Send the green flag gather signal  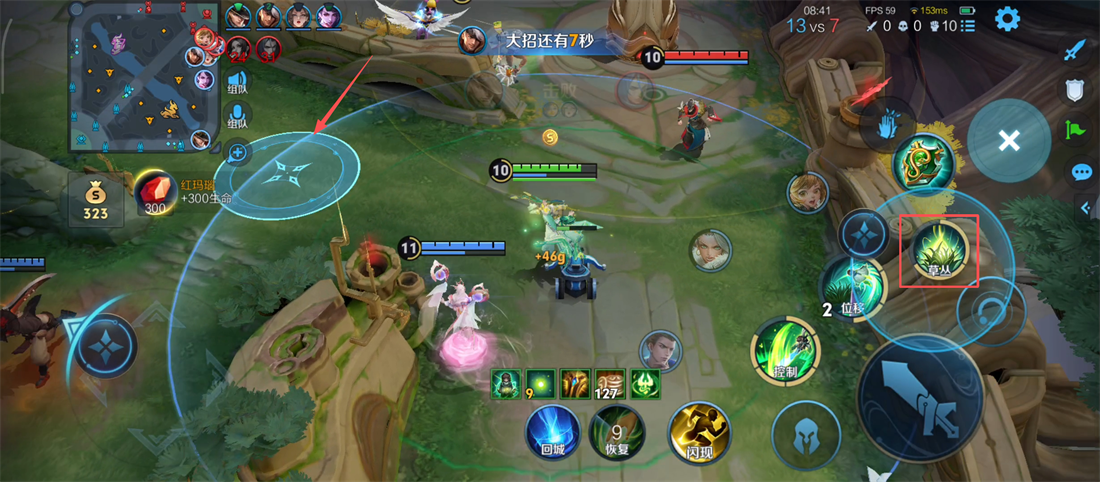(1075, 129)
